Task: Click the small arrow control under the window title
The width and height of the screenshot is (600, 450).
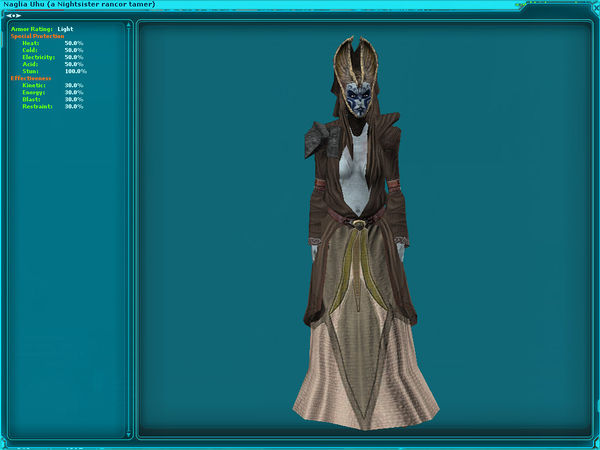Action: click(x=14, y=16)
